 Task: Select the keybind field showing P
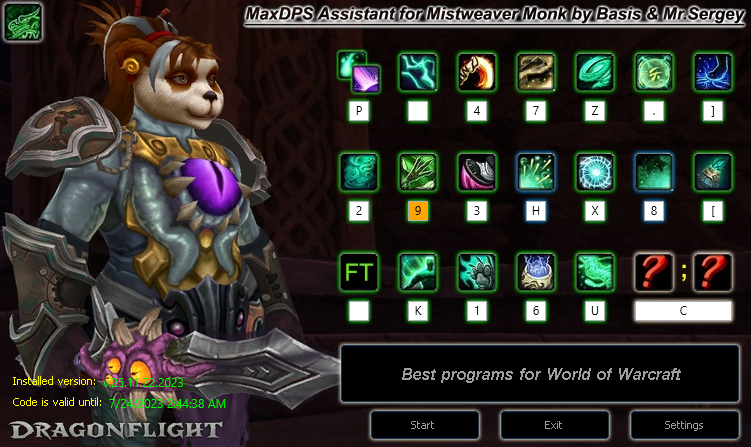coord(358,111)
